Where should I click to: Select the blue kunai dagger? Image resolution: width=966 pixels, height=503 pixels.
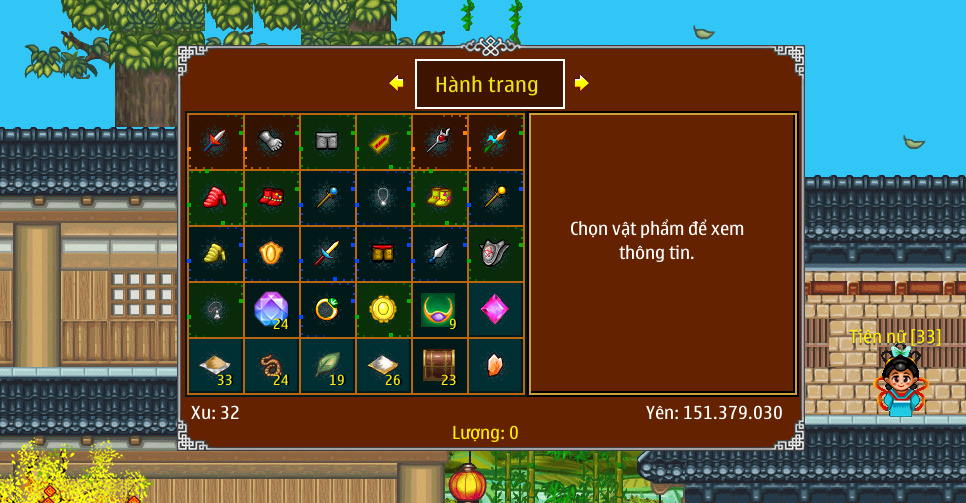[439, 254]
